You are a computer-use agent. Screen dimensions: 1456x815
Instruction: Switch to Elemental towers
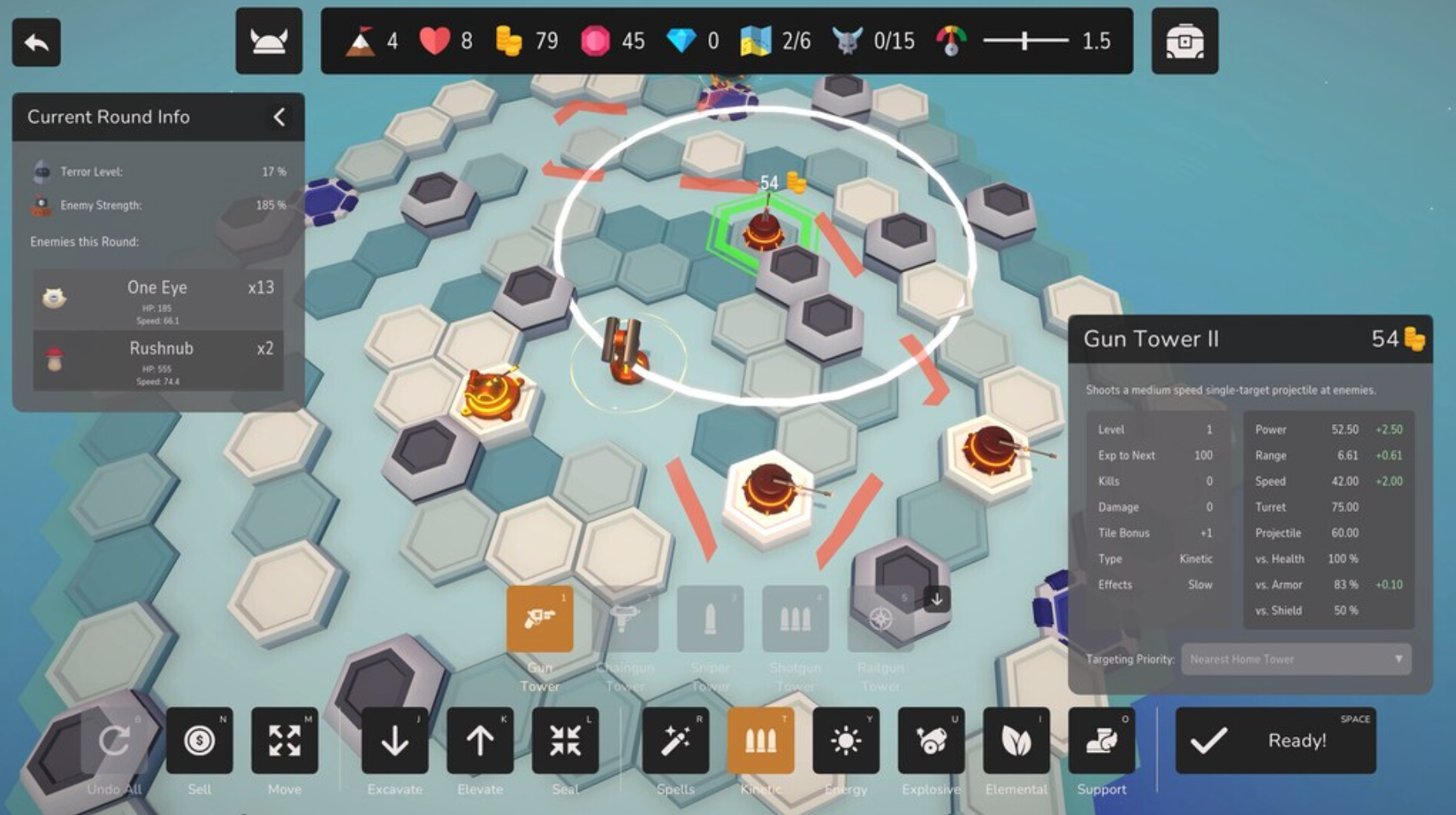[x=1016, y=741]
